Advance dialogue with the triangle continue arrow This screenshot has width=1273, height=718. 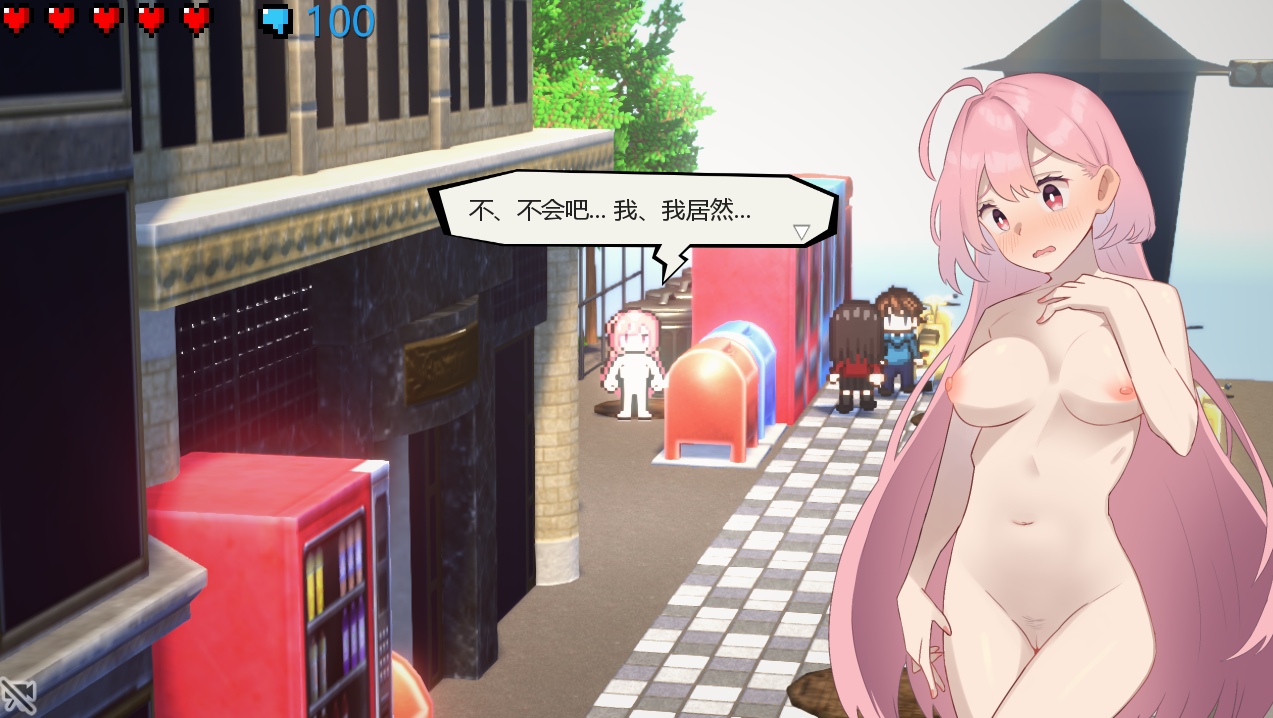pos(801,232)
